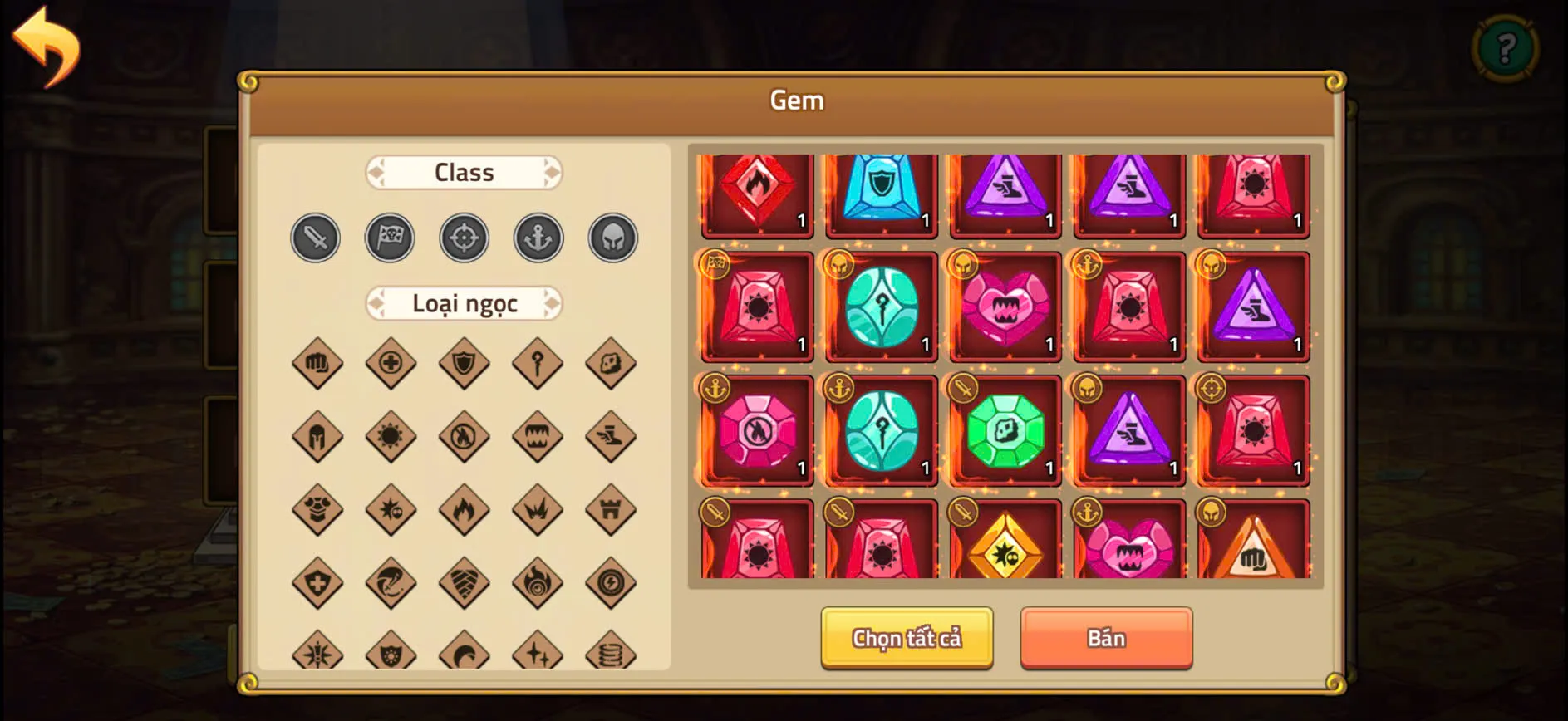Screen dimensions: 1568x721
Task: Click right arrow of Loại ngọc selector
Action: pyautogui.click(x=553, y=303)
